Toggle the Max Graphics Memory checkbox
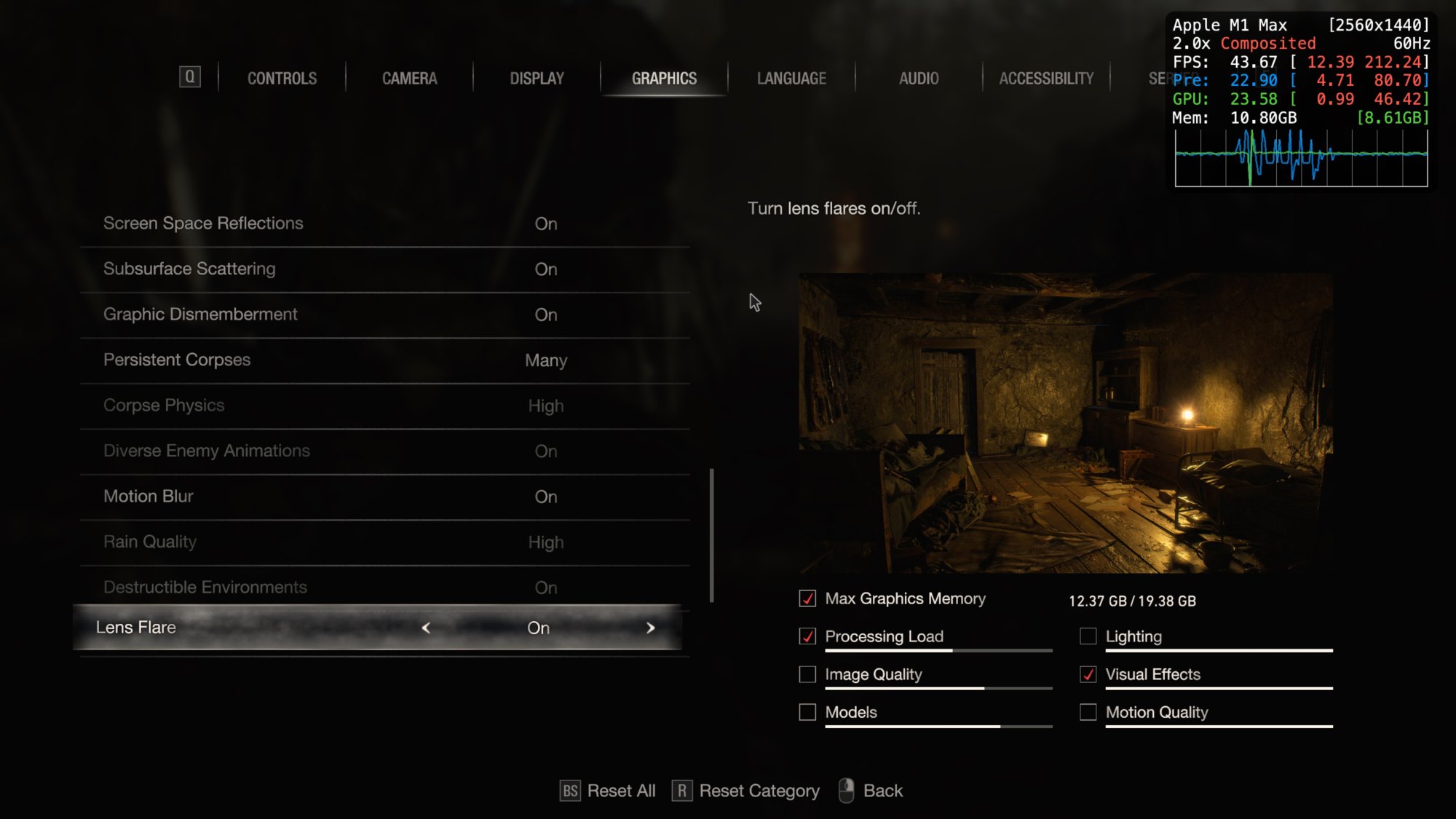This screenshot has height=819, width=1456. (807, 598)
